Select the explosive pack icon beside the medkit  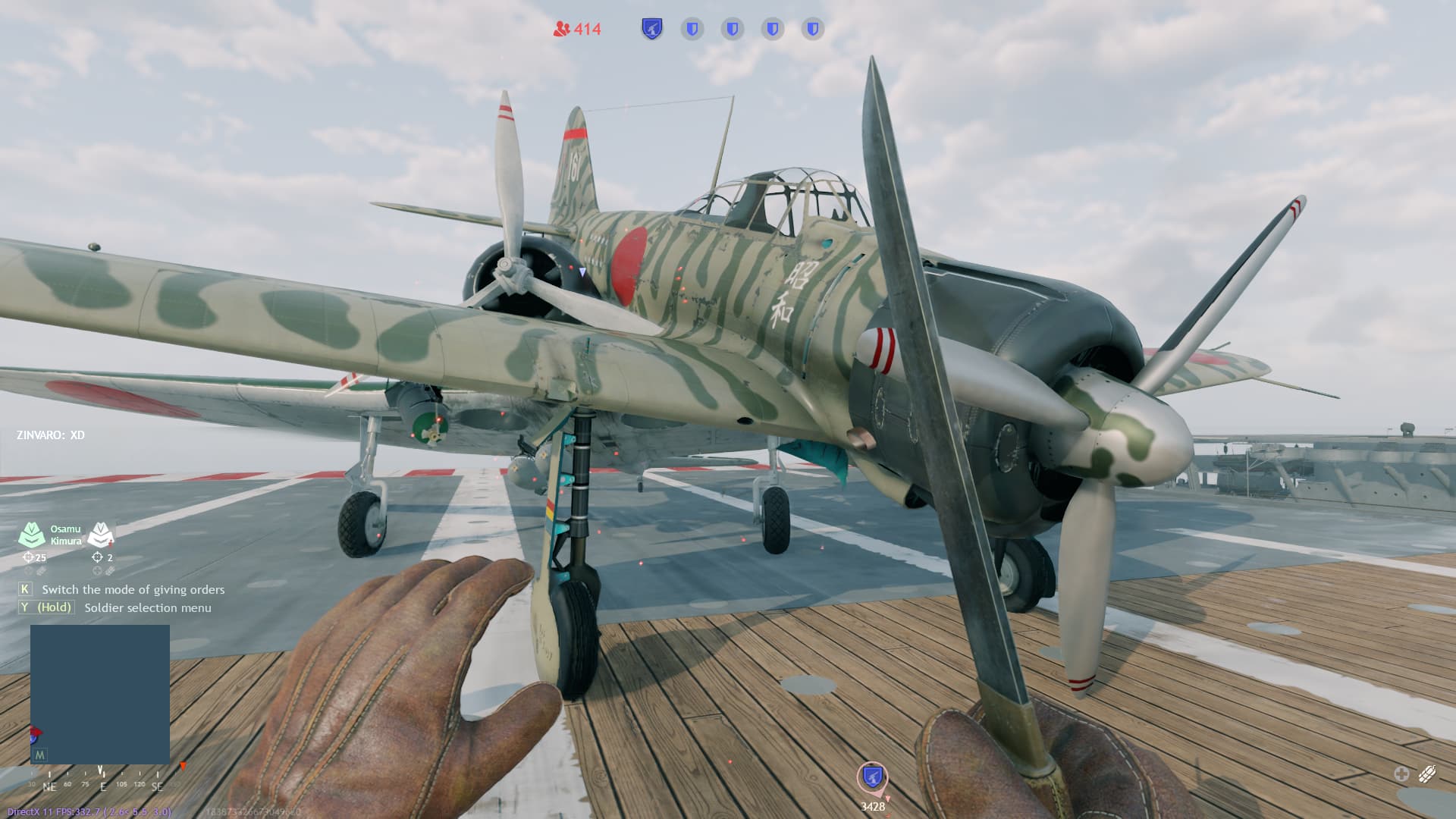pos(1426,773)
